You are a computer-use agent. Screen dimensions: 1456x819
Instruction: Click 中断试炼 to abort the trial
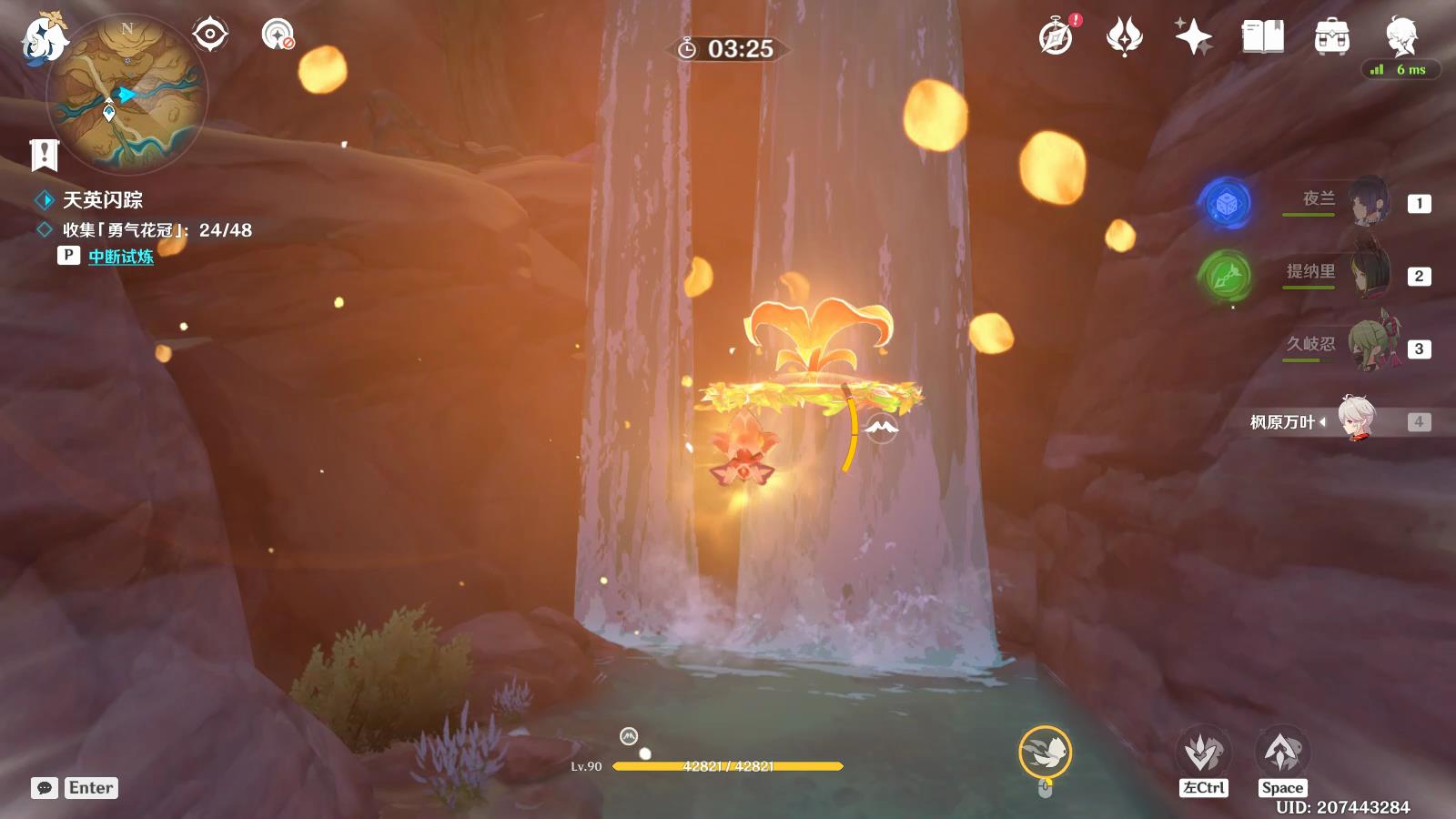[121, 257]
